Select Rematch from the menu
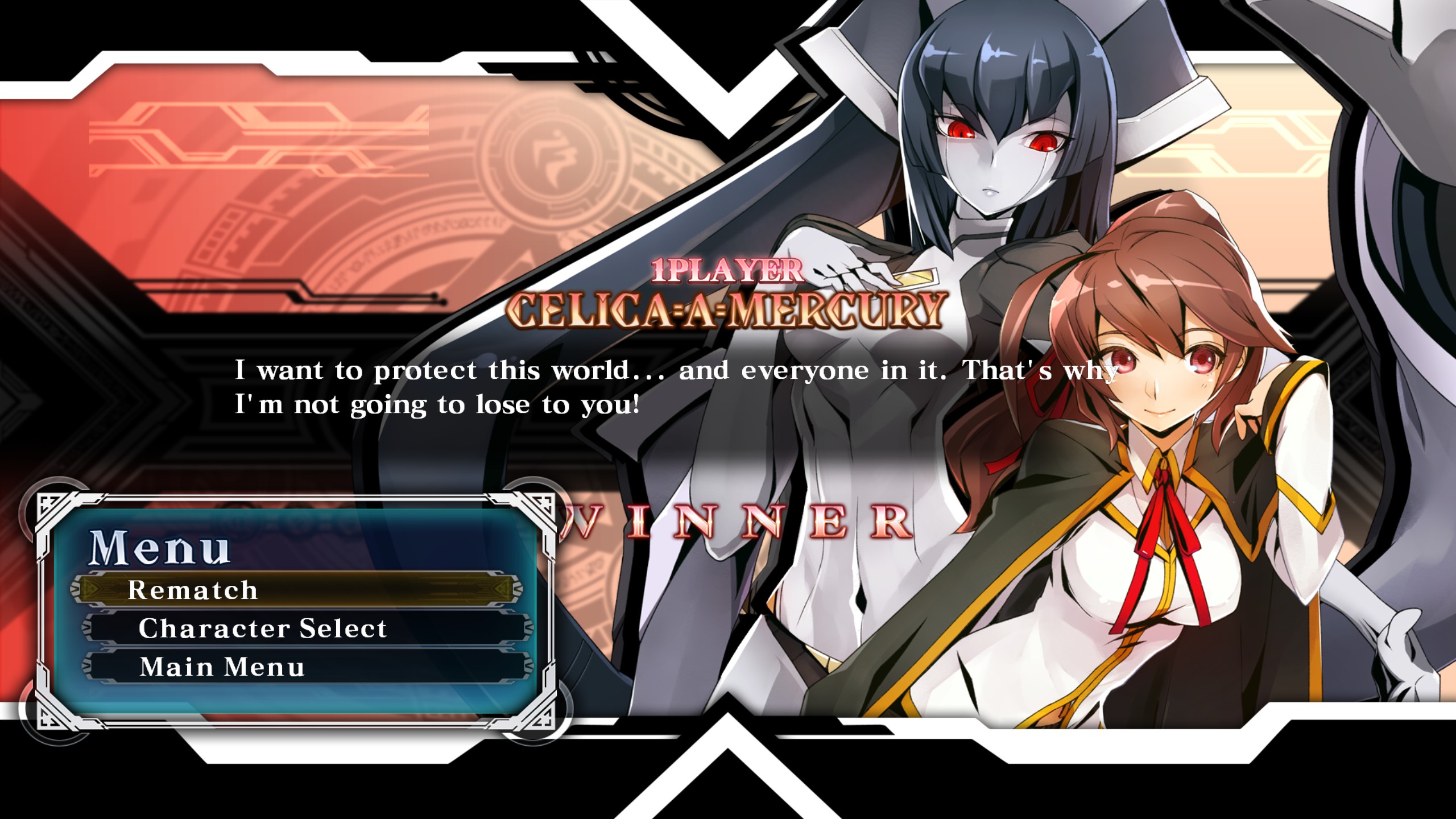 [x=296, y=590]
